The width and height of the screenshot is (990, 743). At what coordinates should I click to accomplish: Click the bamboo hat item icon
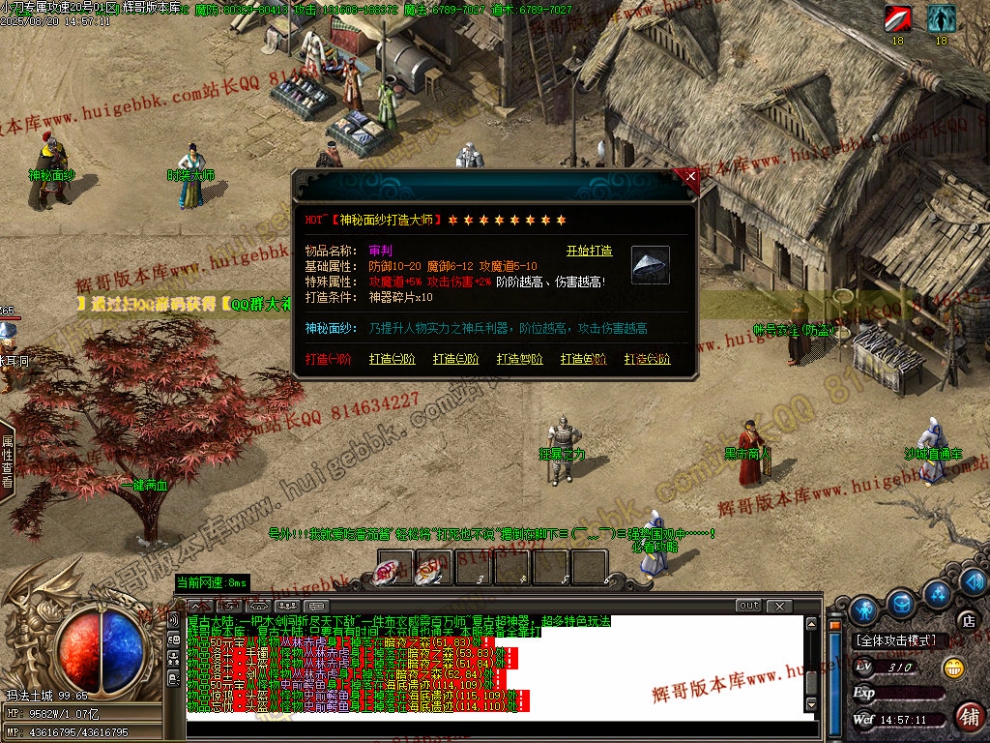pos(650,265)
